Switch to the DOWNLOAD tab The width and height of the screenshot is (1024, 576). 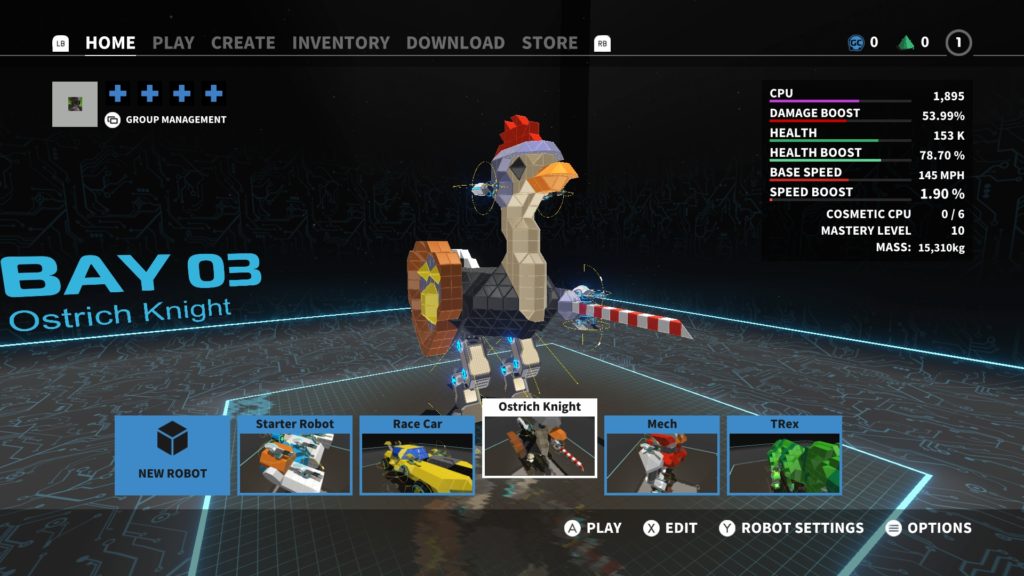[x=455, y=43]
